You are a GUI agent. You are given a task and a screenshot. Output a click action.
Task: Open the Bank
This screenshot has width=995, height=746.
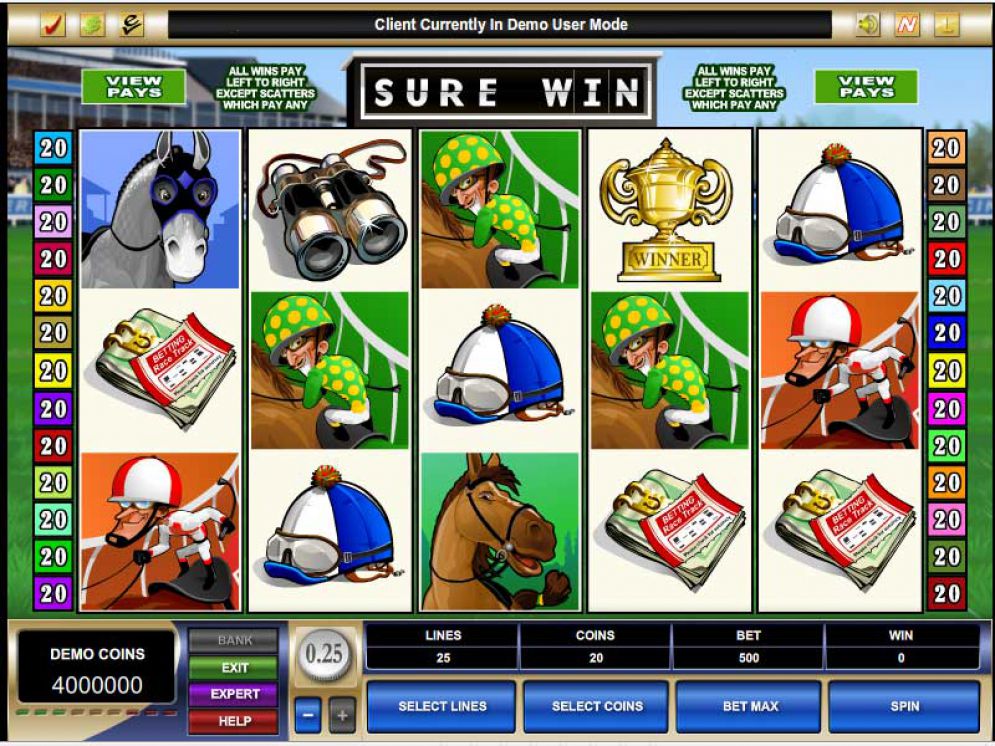coord(235,641)
